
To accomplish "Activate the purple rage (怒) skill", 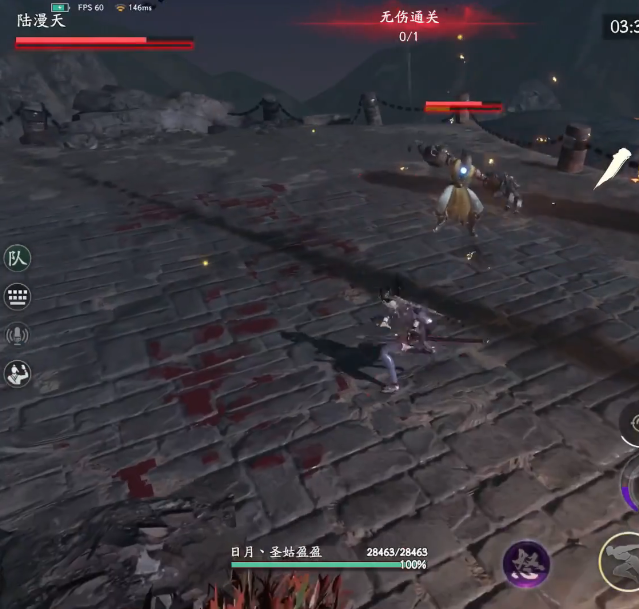I will coord(526,565).
